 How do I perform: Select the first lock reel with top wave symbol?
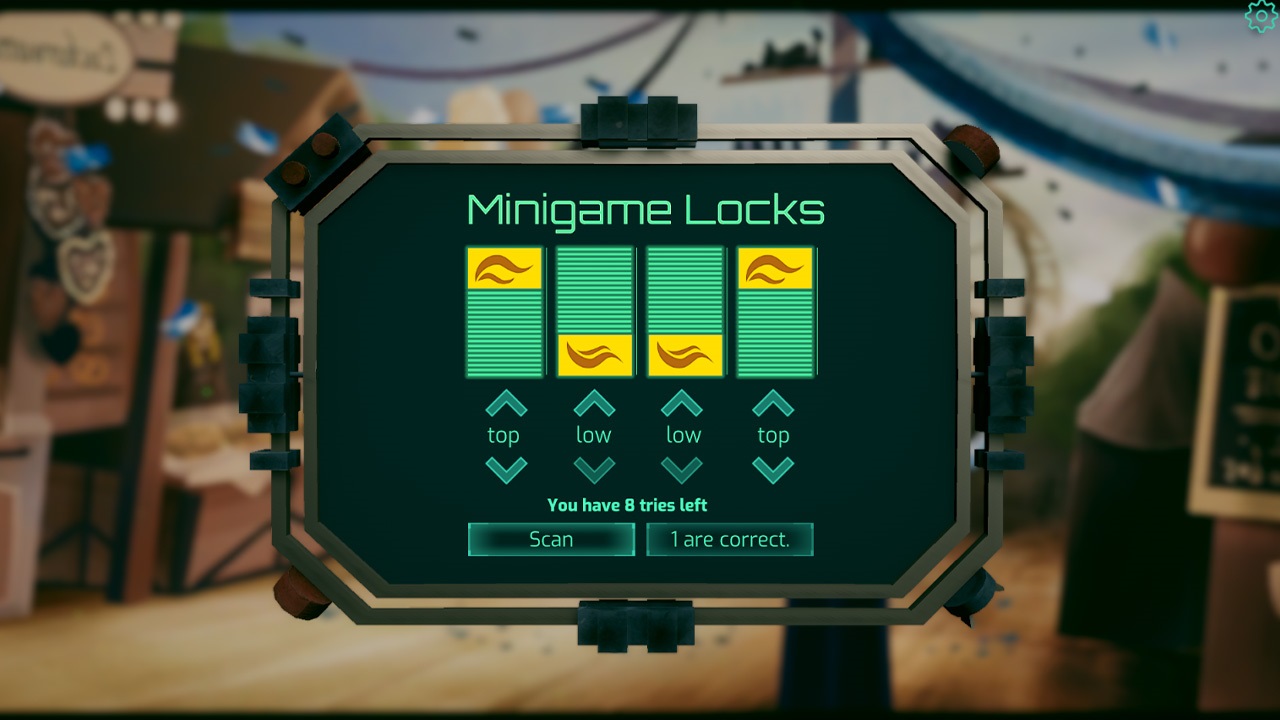[504, 311]
